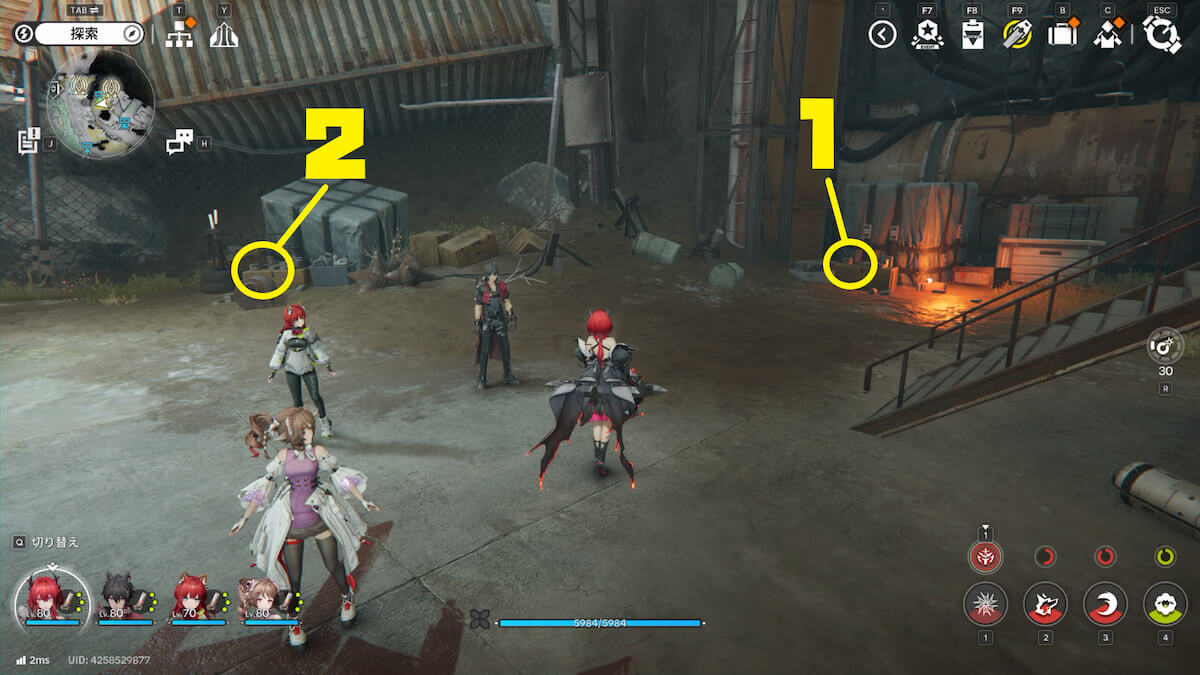This screenshot has height=675, width=1200.
Task: Open the main system menu ring icon
Action: (1162, 35)
